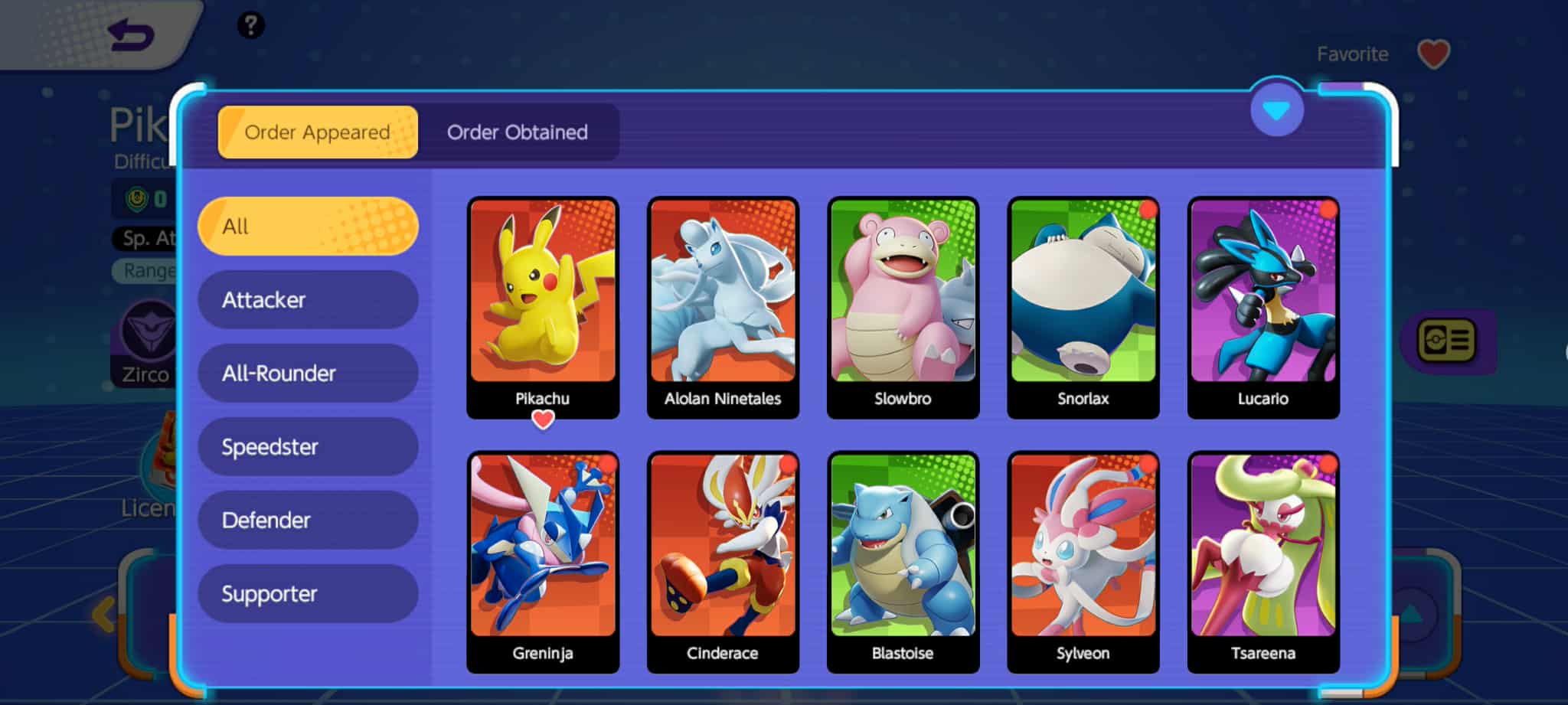Filter by Defender role
Screen dimensions: 1568x705
pyautogui.click(x=308, y=520)
